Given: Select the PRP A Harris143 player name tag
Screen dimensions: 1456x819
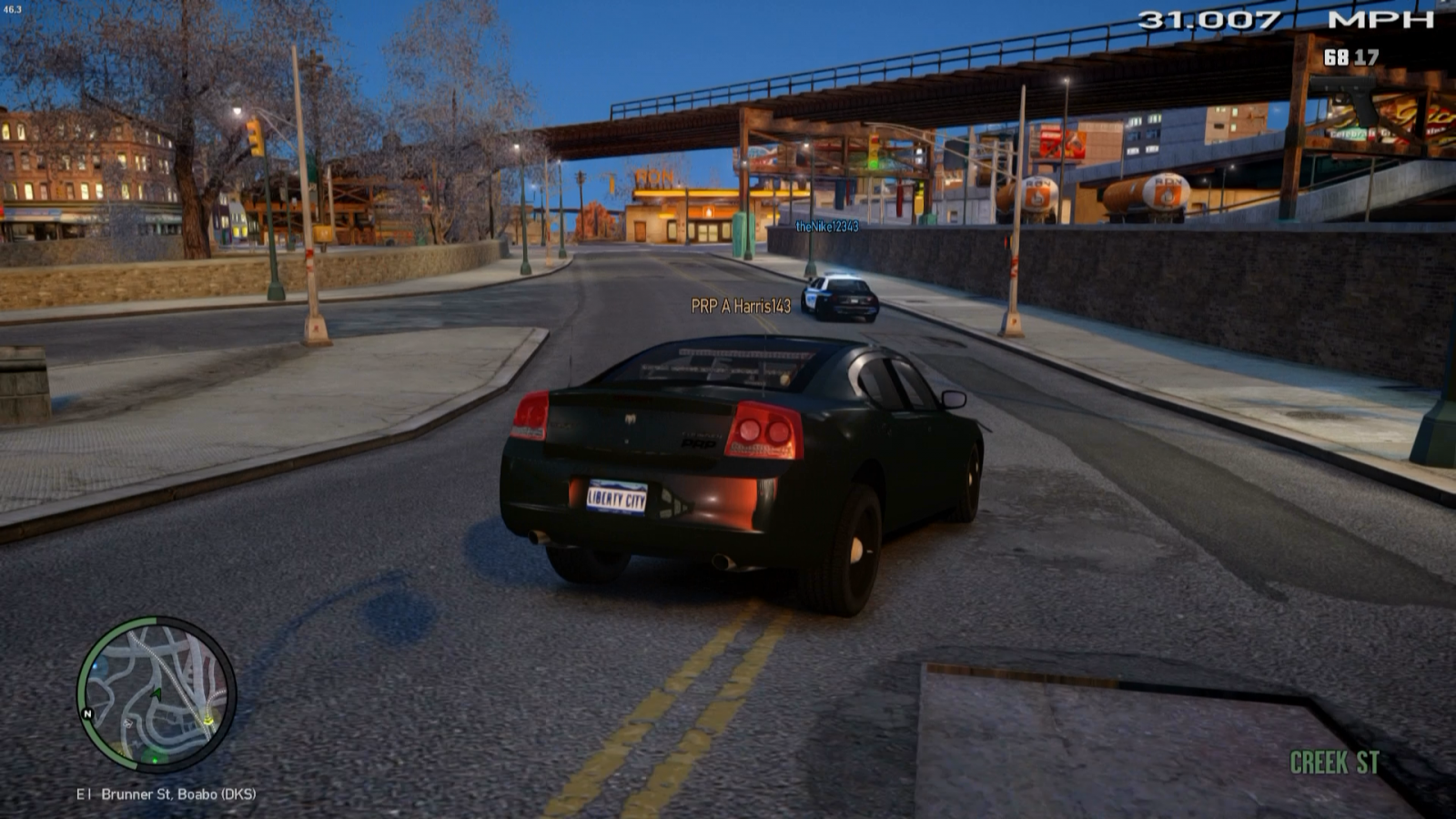Looking at the screenshot, I should click(x=741, y=307).
